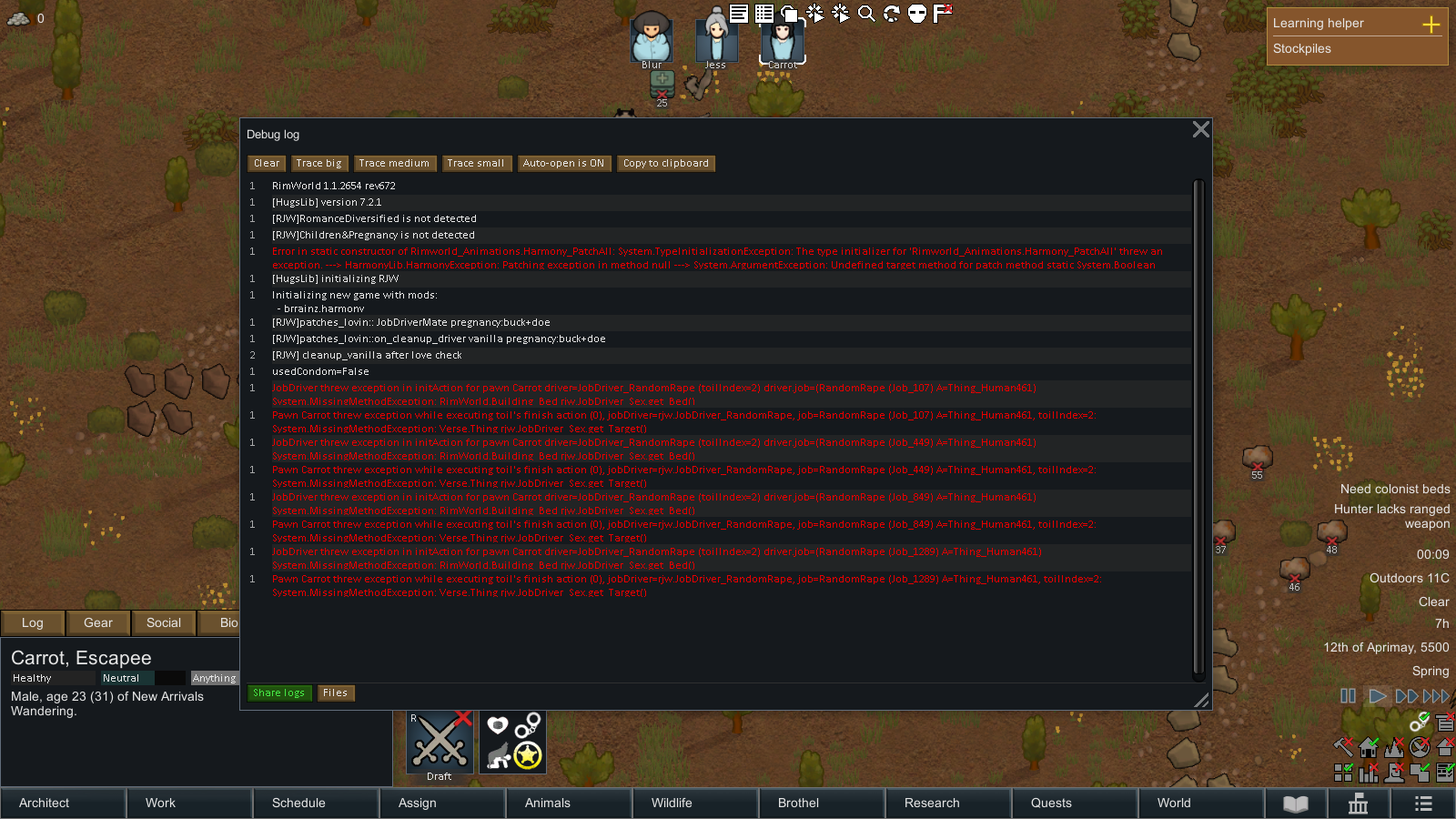Viewport: 1456px width, 819px height.
Task: Open the Anything filter dropdown
Action: (214, 677)
